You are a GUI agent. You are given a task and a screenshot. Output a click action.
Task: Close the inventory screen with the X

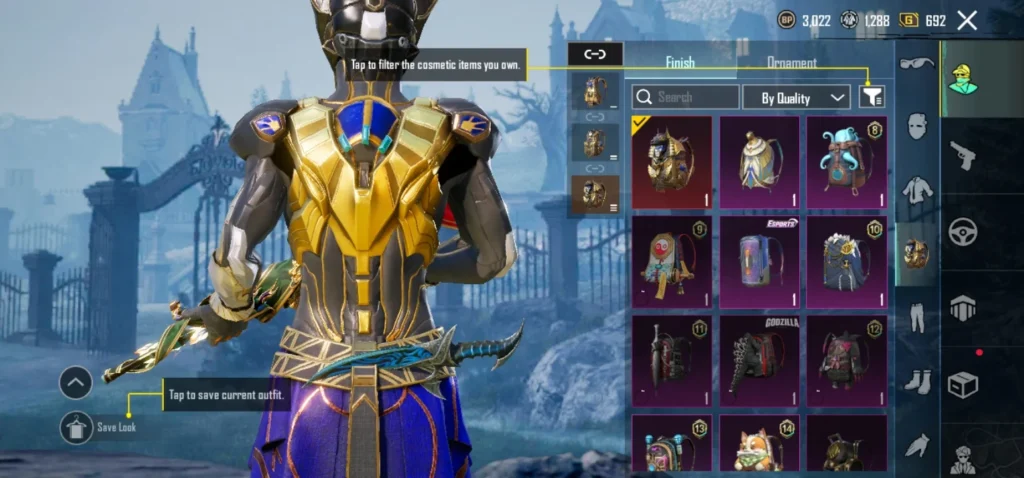pos(967,20)
